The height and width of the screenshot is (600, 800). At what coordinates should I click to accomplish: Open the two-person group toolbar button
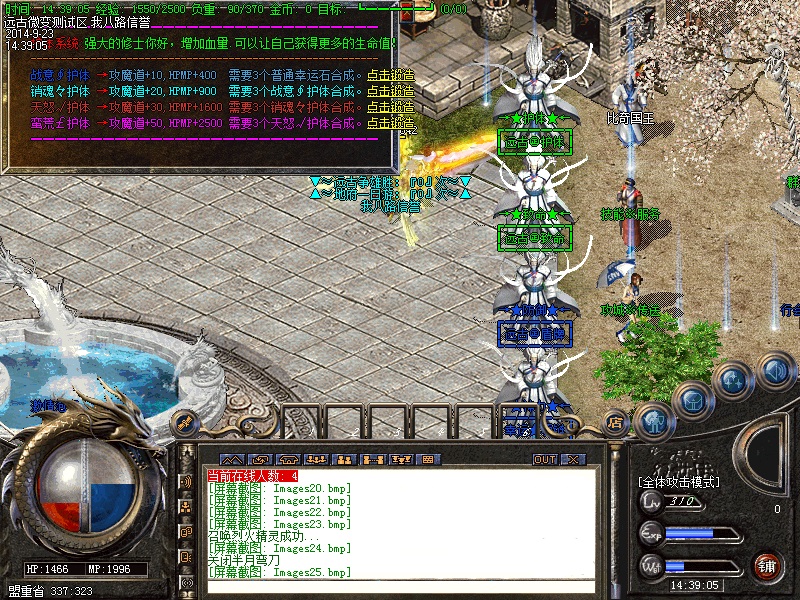pos(343,460)
